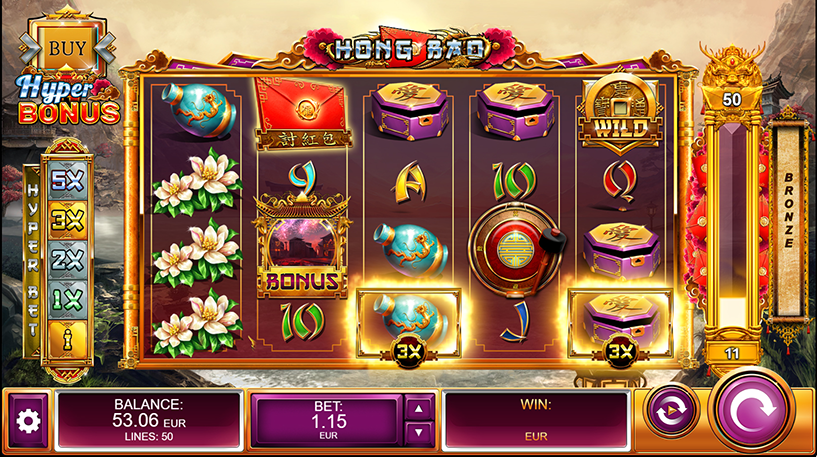Buy the Hyper Bonus feature
The image size is (817, 457).
click(x=67, y=45)
